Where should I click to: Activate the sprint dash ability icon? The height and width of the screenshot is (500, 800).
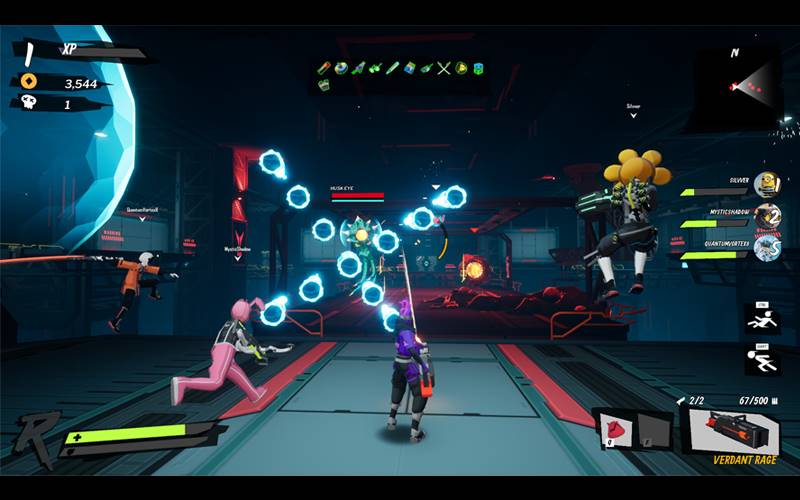point(760,359)
